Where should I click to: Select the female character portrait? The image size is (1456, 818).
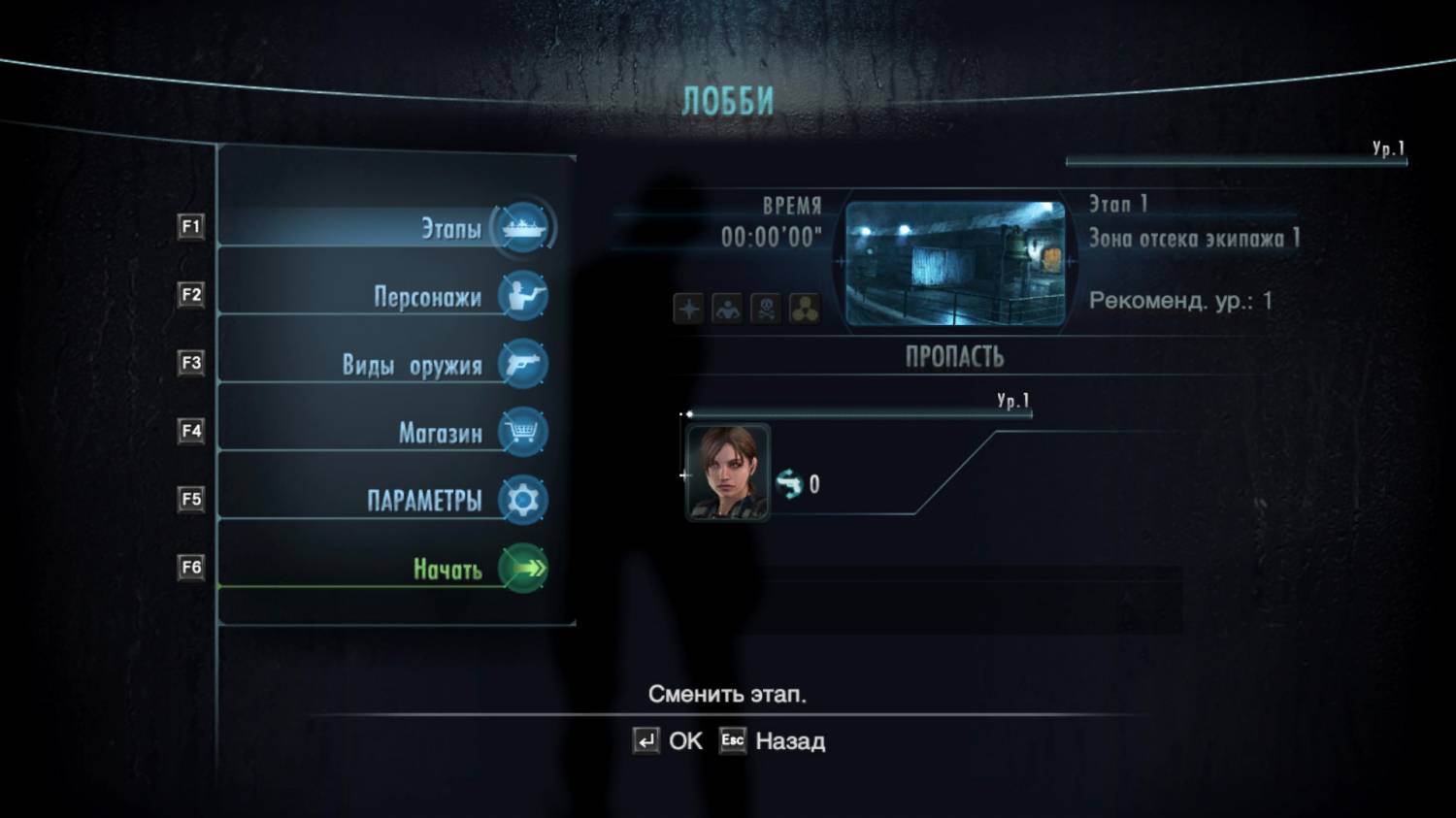[x=727, y=473]
